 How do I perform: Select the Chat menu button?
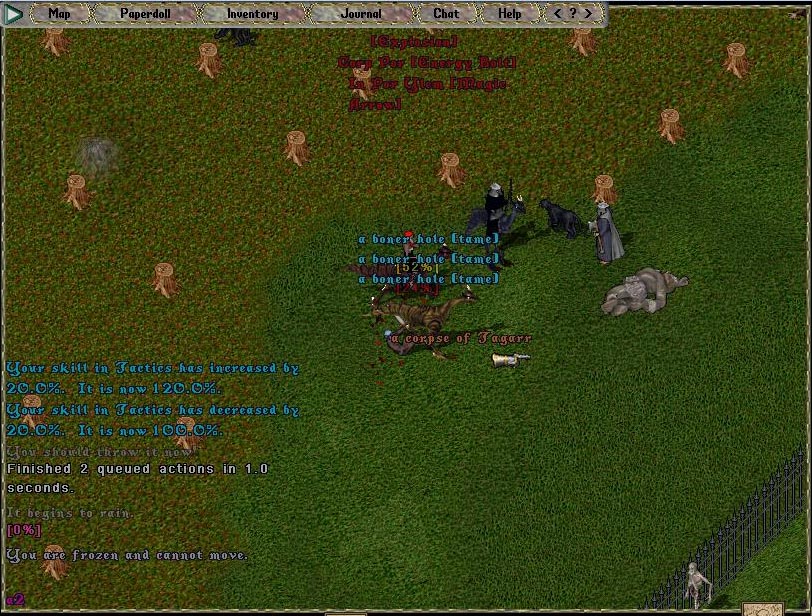(x=446, y=14)
